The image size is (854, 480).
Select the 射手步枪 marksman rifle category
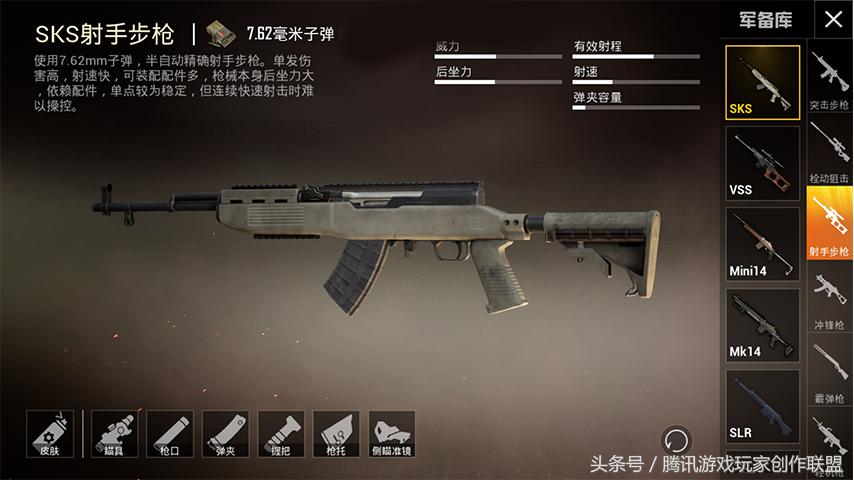pos(829,224)
